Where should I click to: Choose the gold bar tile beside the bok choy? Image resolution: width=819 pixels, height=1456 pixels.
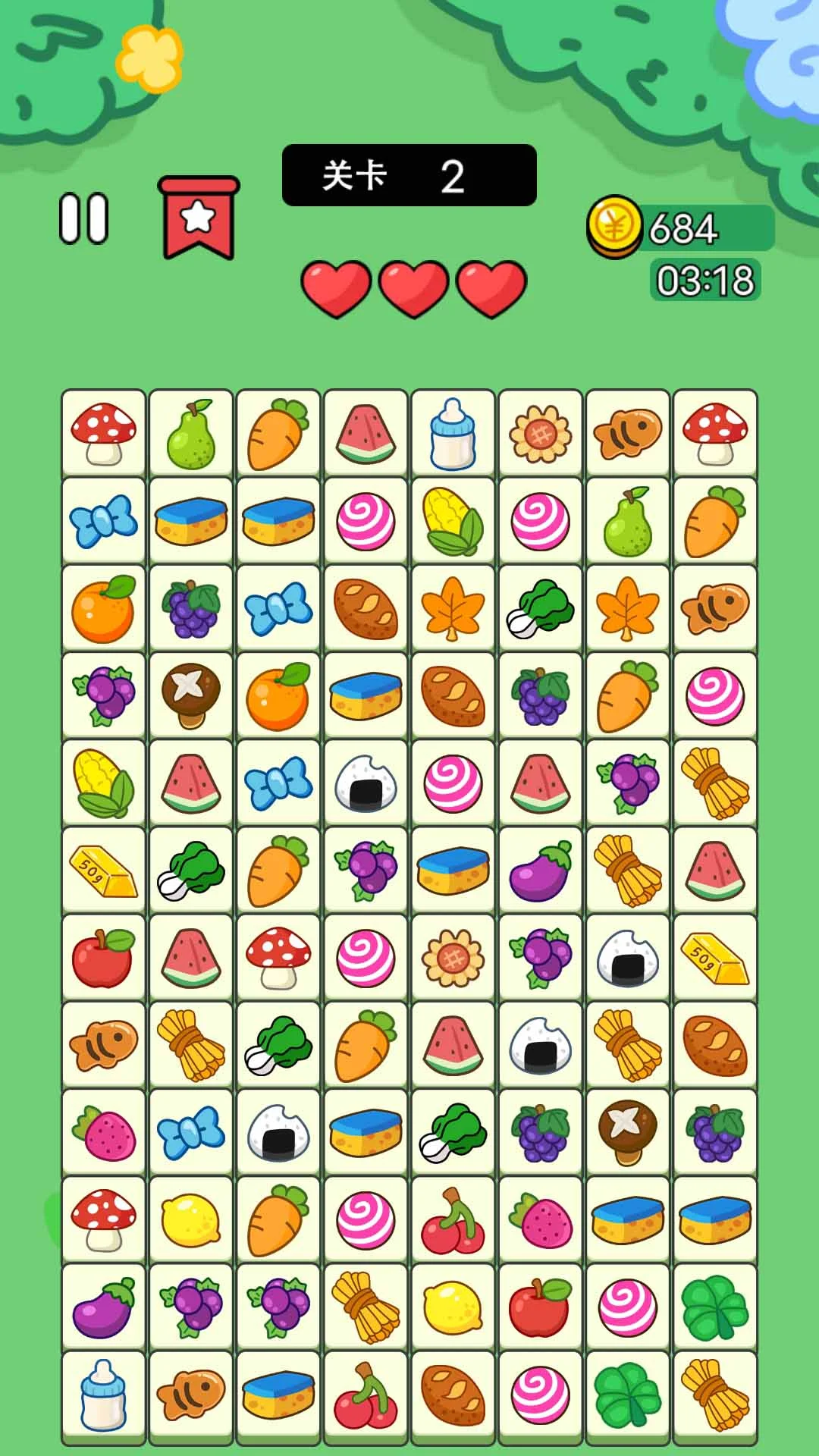[x=103, y=871]
